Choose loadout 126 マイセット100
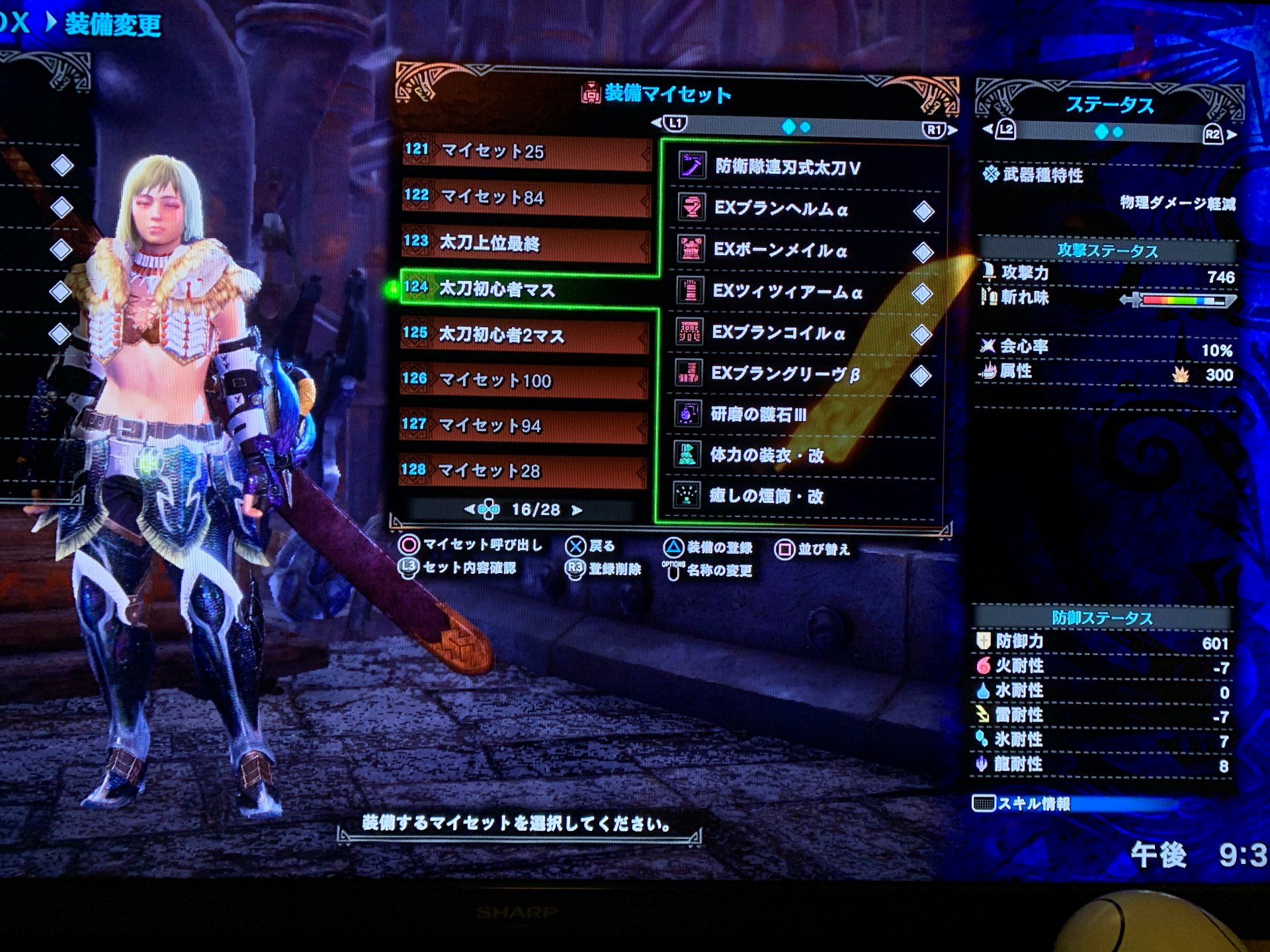Screen dimensions: 1270x952 (x=523, y=380)
